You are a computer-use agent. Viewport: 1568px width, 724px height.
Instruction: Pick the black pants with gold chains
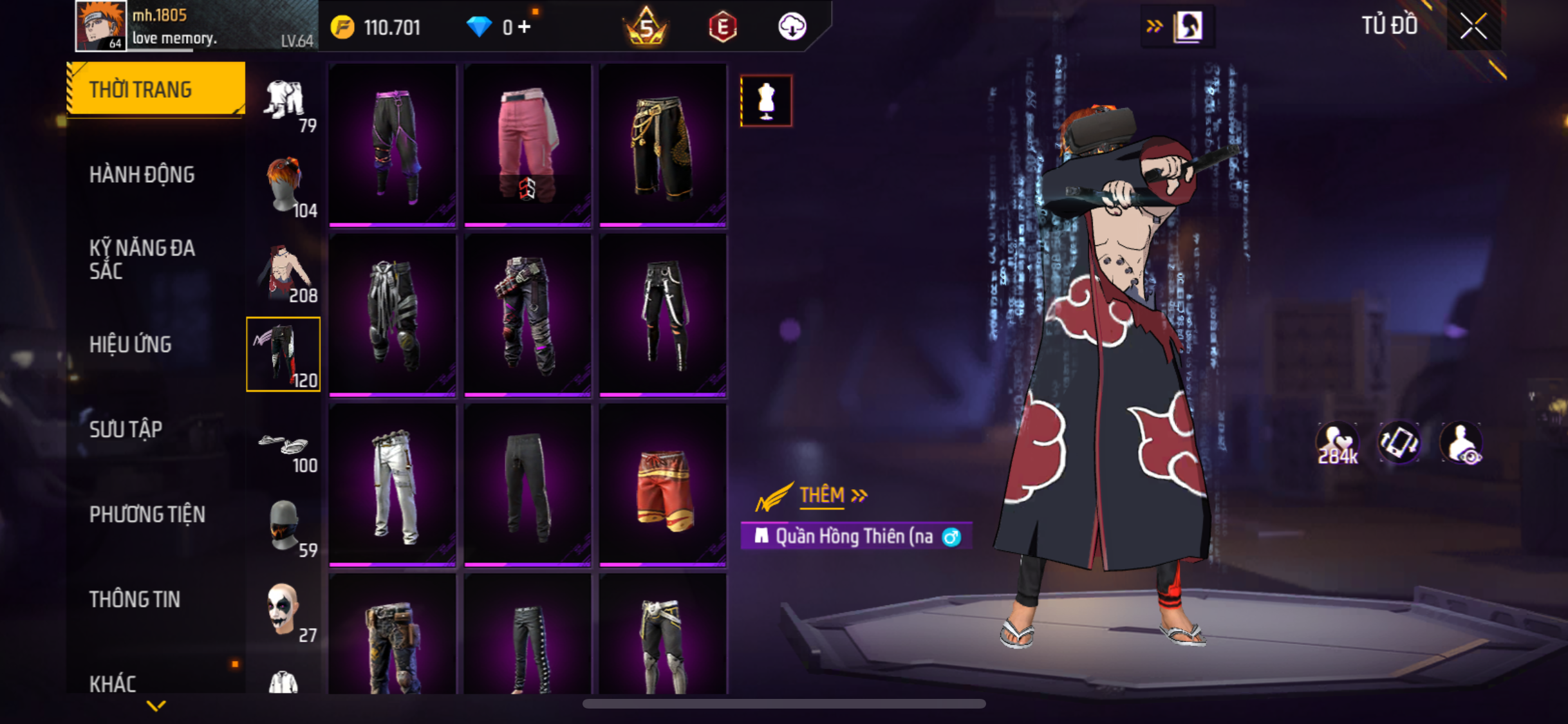pos(663,145)
